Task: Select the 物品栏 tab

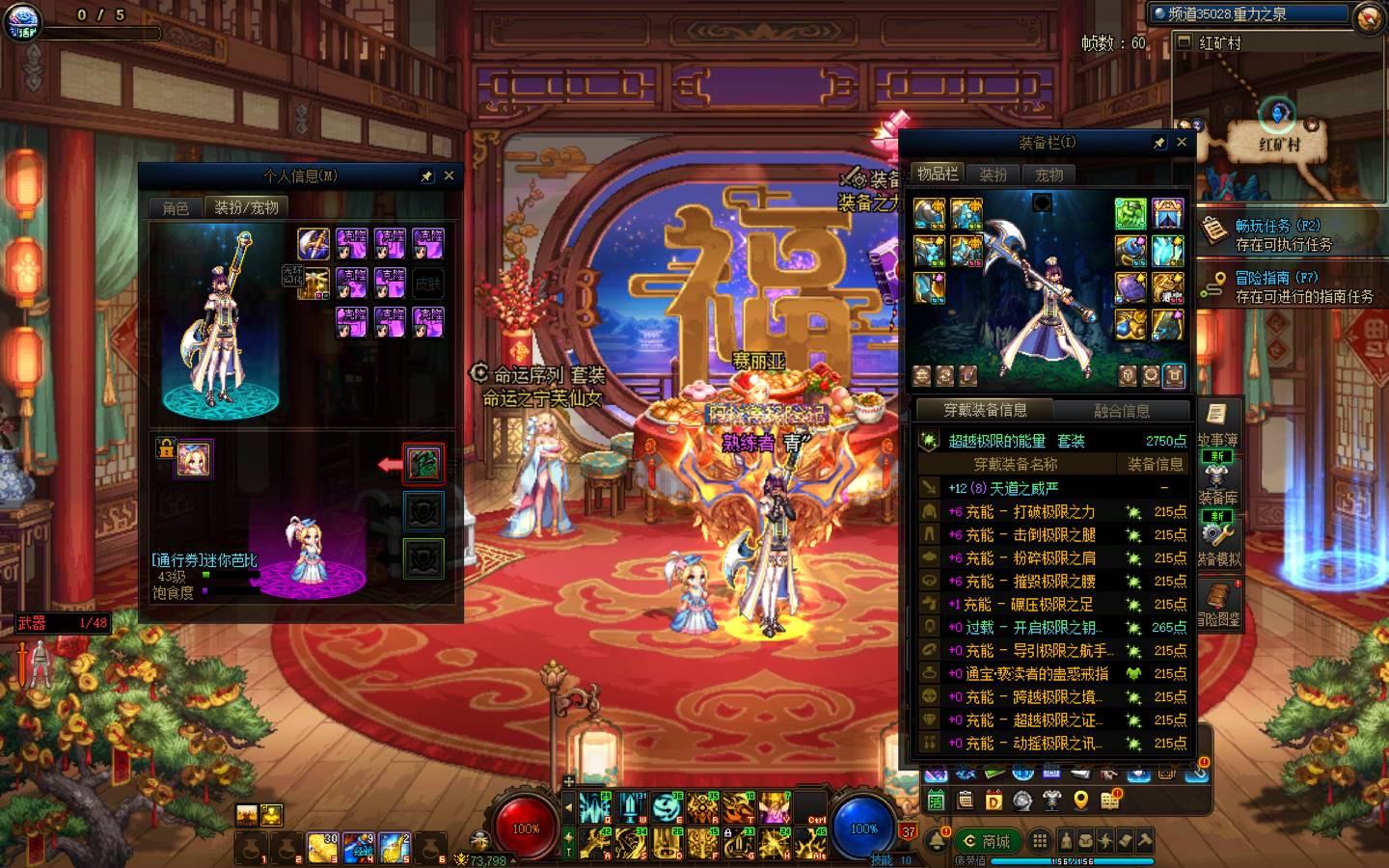Action: click(x=937, y=174)
